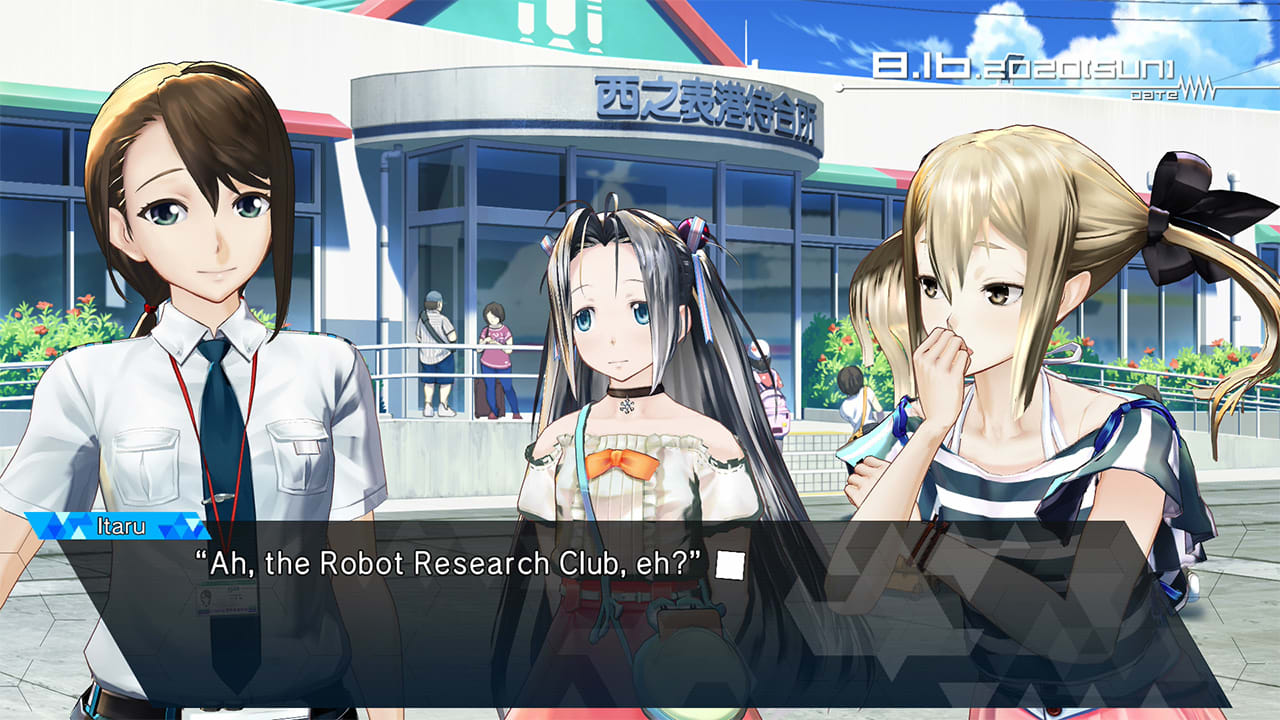Click the snowflake charm on Airi's choker

pyautogui.click(x=623, y=408)
